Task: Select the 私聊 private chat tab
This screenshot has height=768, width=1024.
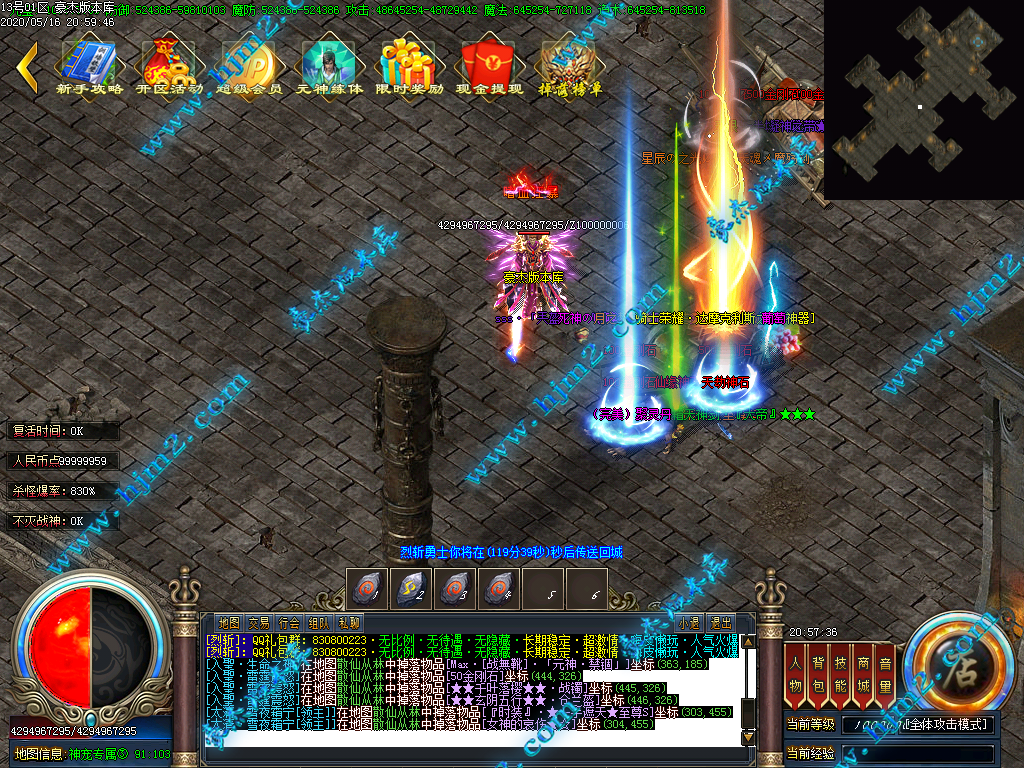Action: (349, 622)
